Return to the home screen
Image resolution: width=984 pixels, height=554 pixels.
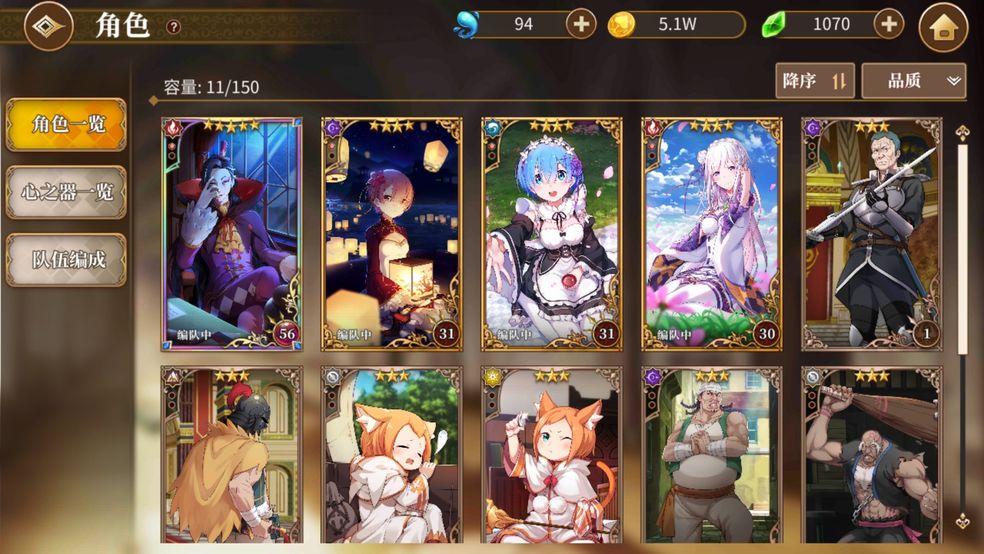[943, 26]
